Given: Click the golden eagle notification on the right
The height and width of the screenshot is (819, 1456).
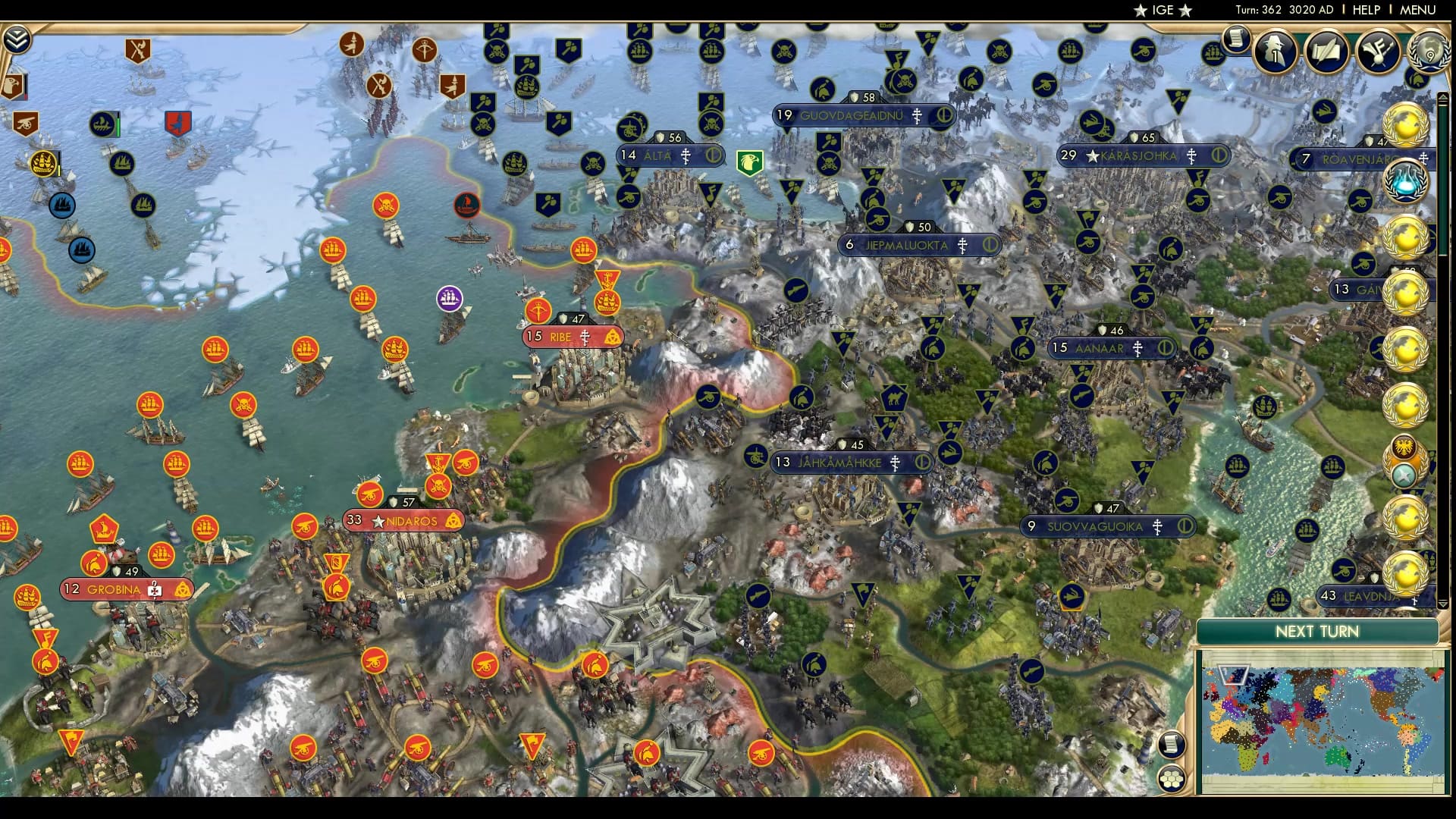Looking at the screenshot, I should click(1404, 446).
